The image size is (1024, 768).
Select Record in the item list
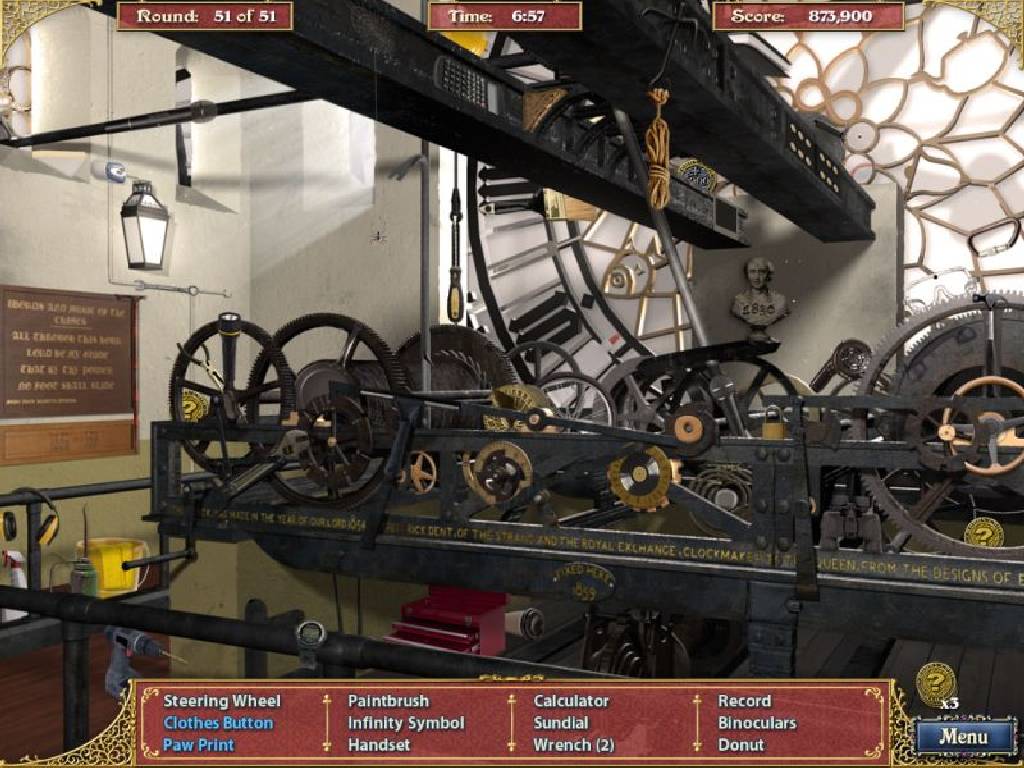[x=744, y=701]
